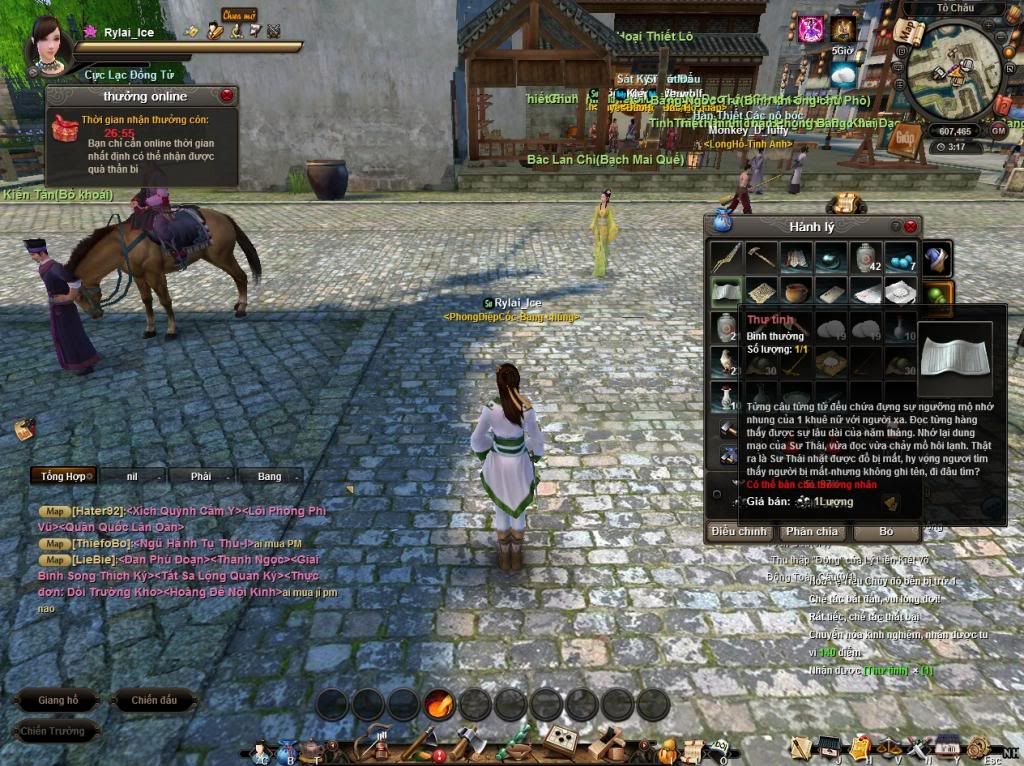Screen dimensions: 1024x766
Task: Close the Hành lý inventory window
Action: pos(910,227)
